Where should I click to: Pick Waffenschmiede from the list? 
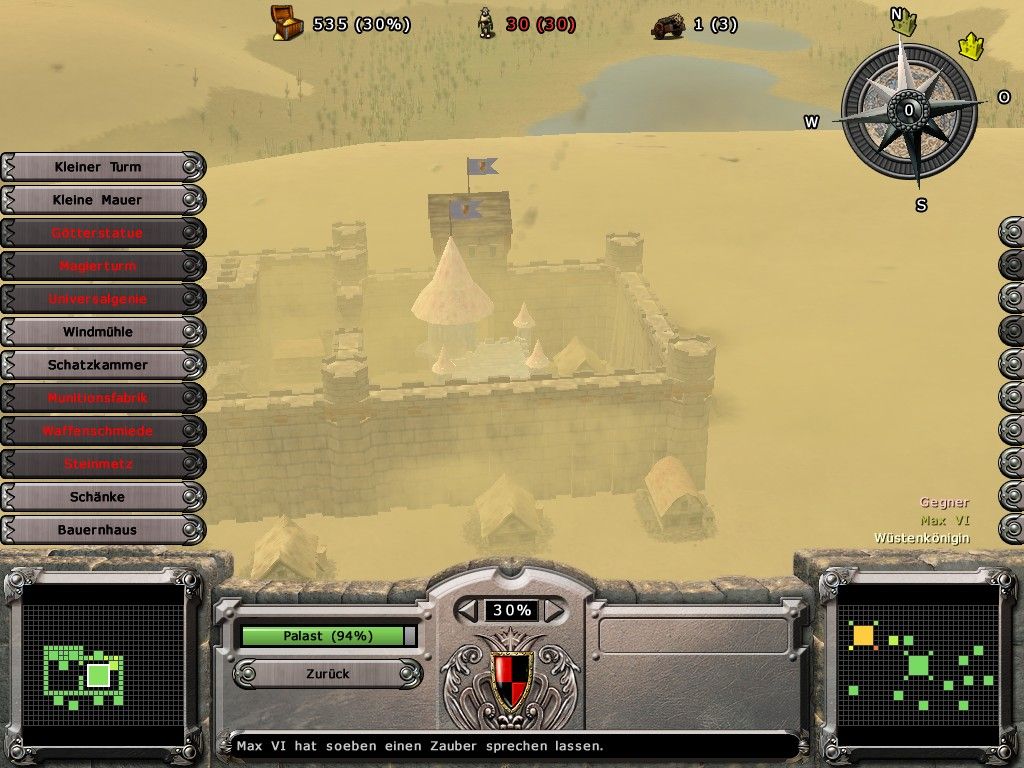coord(98,431)
